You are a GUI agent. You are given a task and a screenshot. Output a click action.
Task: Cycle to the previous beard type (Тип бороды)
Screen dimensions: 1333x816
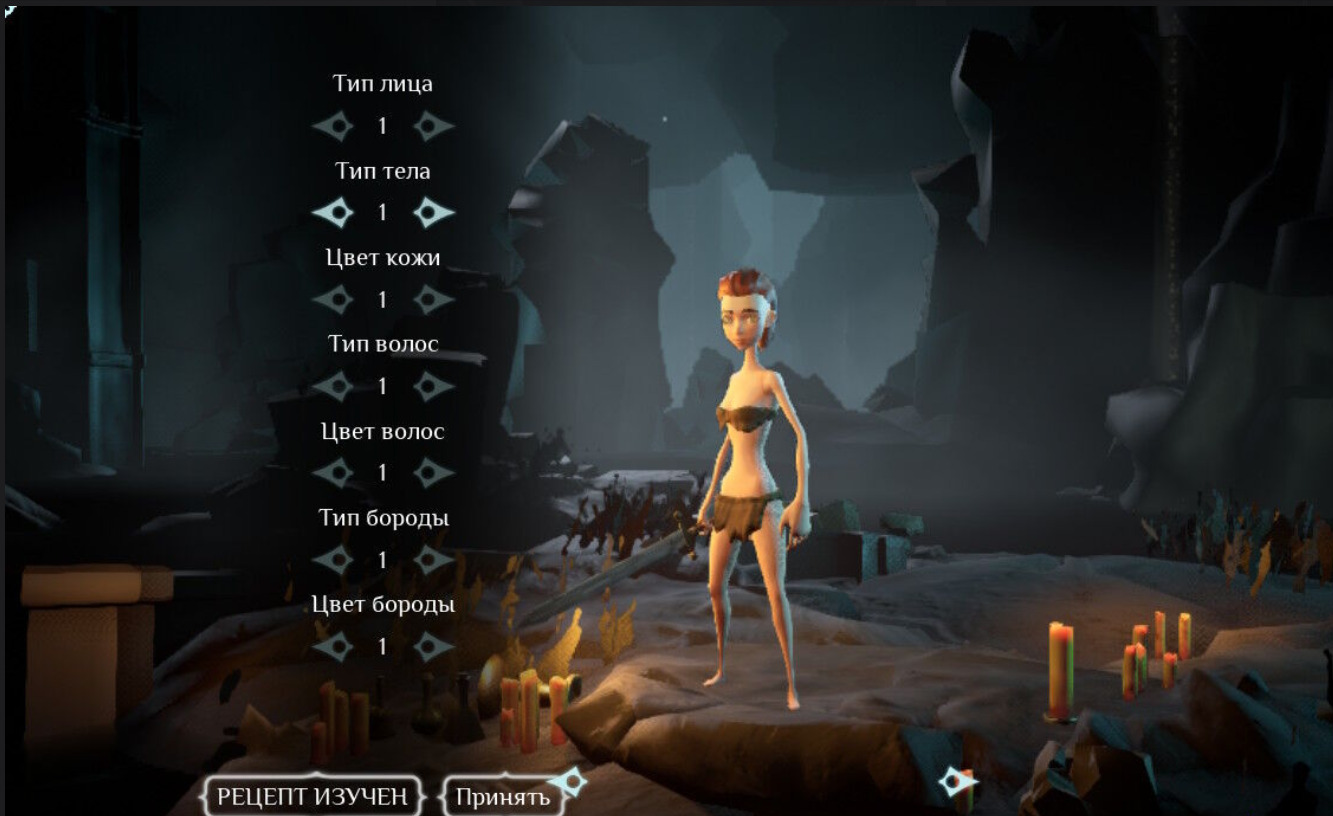click(334, 560)
